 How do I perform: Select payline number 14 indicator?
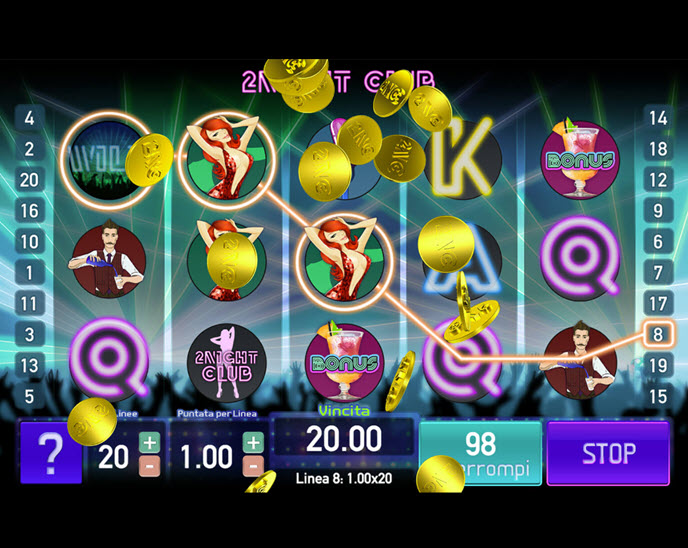(658, 118)
